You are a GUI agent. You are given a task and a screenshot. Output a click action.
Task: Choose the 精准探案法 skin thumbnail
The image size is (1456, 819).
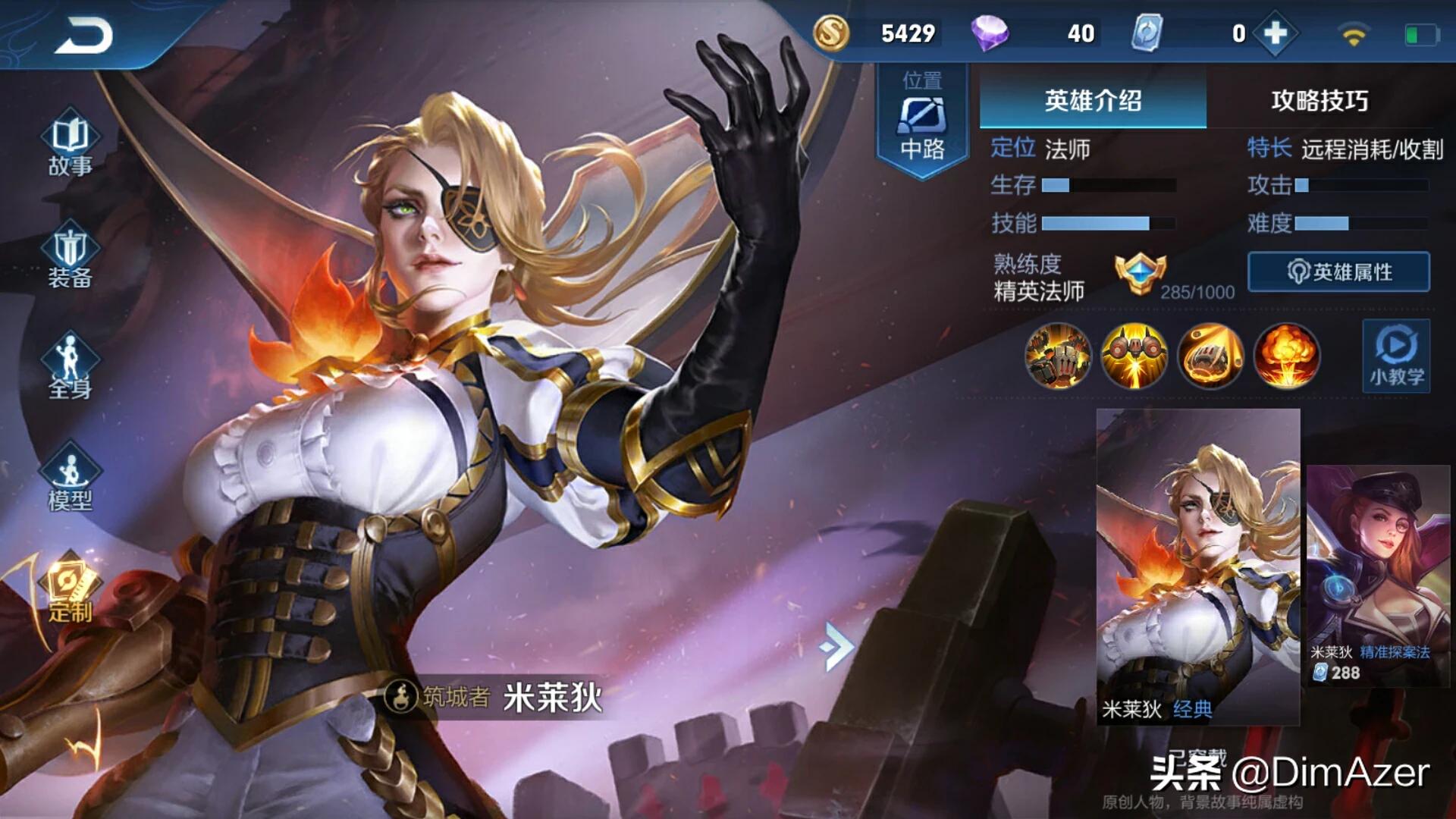tap(1378, 575)
